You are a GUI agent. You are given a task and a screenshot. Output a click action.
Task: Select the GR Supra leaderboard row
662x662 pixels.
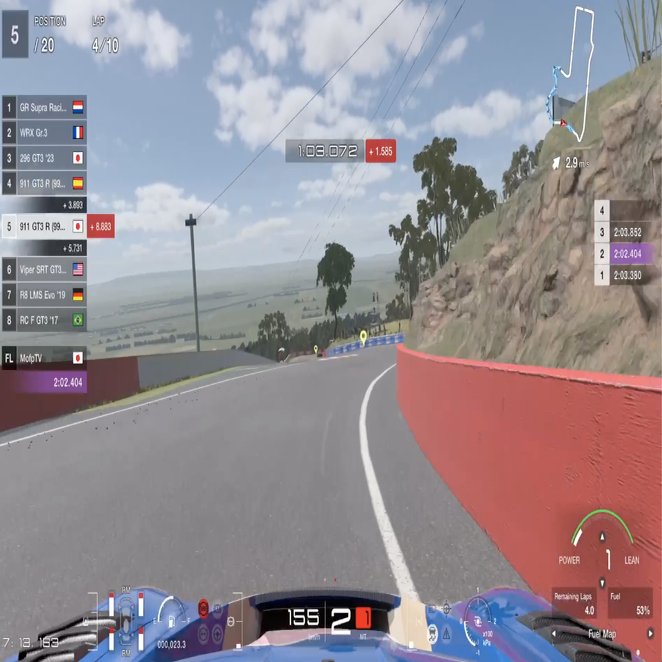pos(45,106)
